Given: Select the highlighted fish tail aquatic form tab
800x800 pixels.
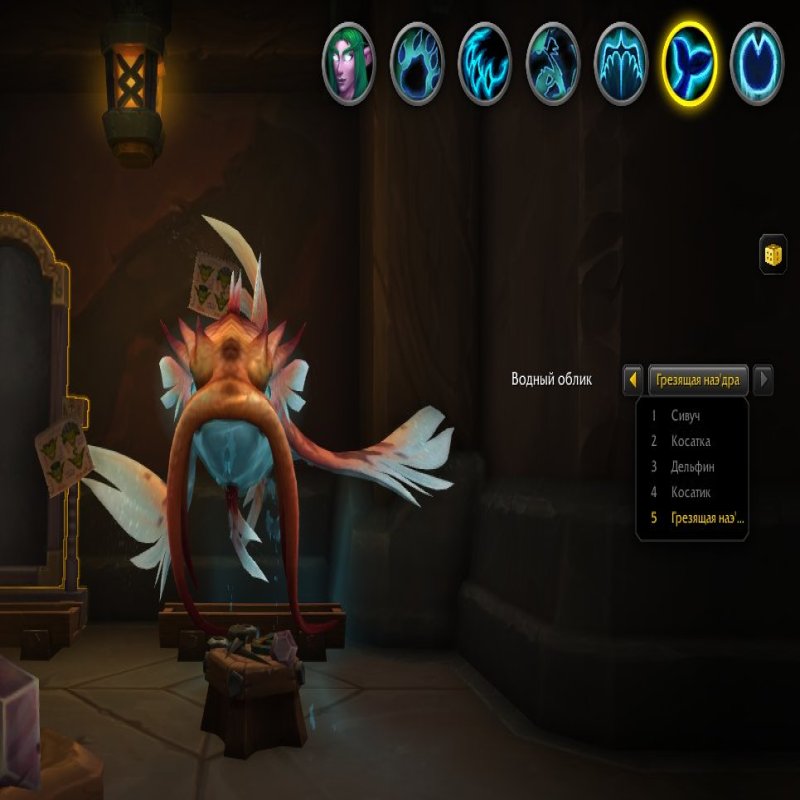Looking at the screenshot, I should (x=689, y=63).
